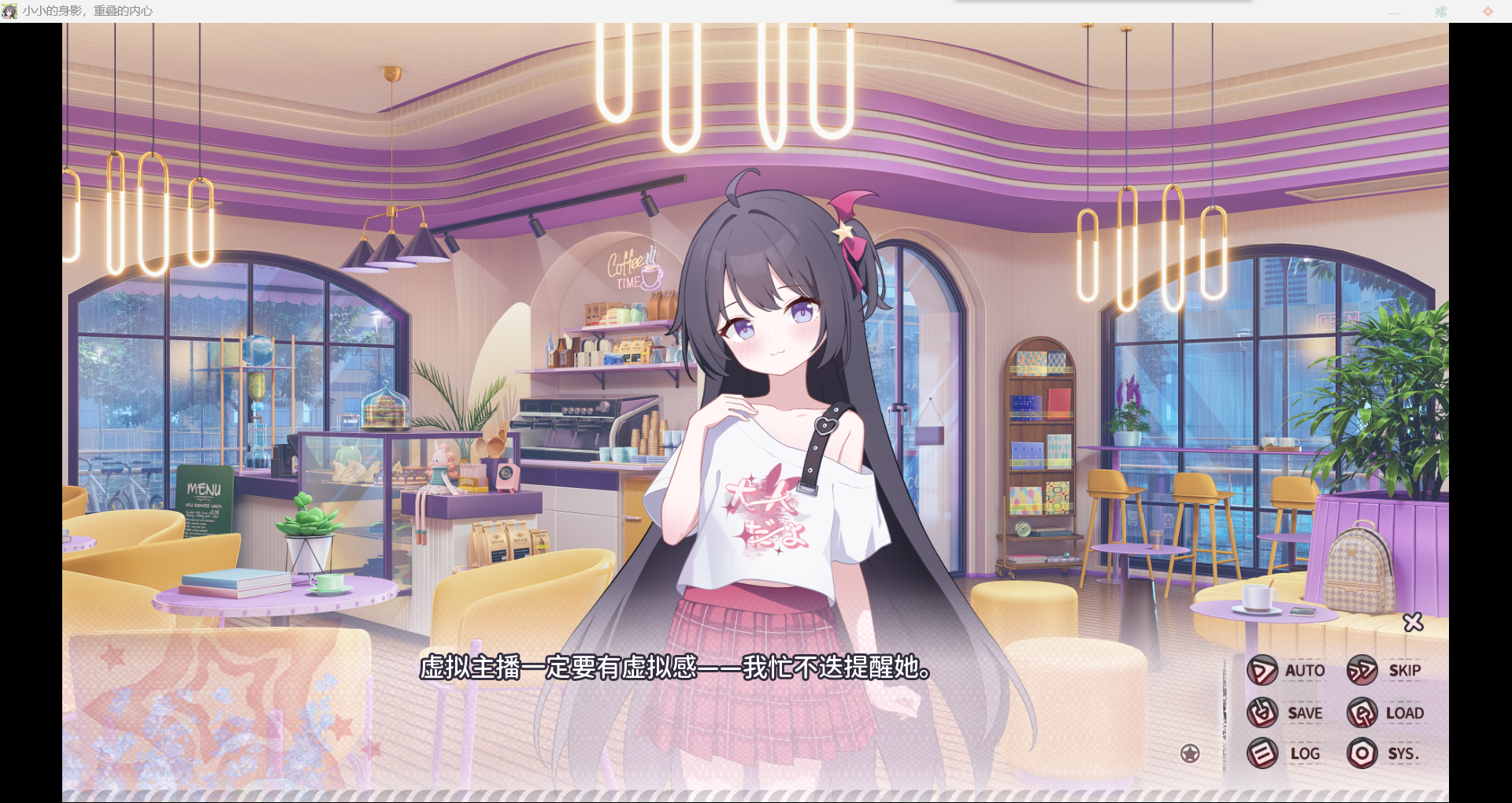Click the SAVE text label
This screenshot has height=803, width=1512.
pyautogui.click(x=1305, y=712)
